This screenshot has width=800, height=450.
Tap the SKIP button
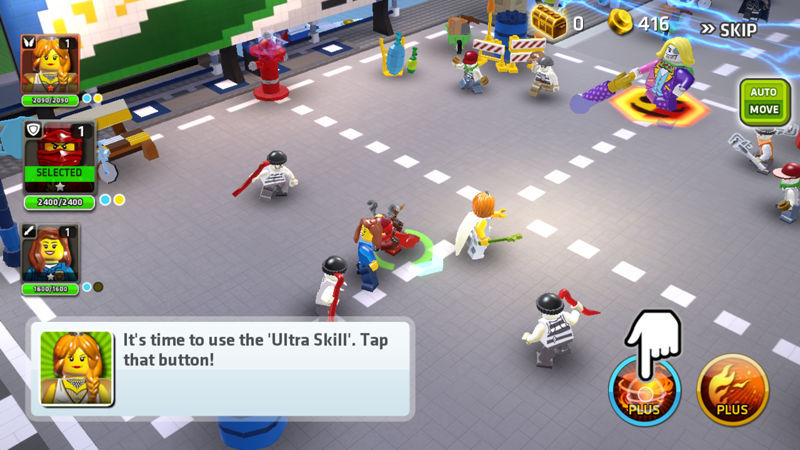point(727,29)
